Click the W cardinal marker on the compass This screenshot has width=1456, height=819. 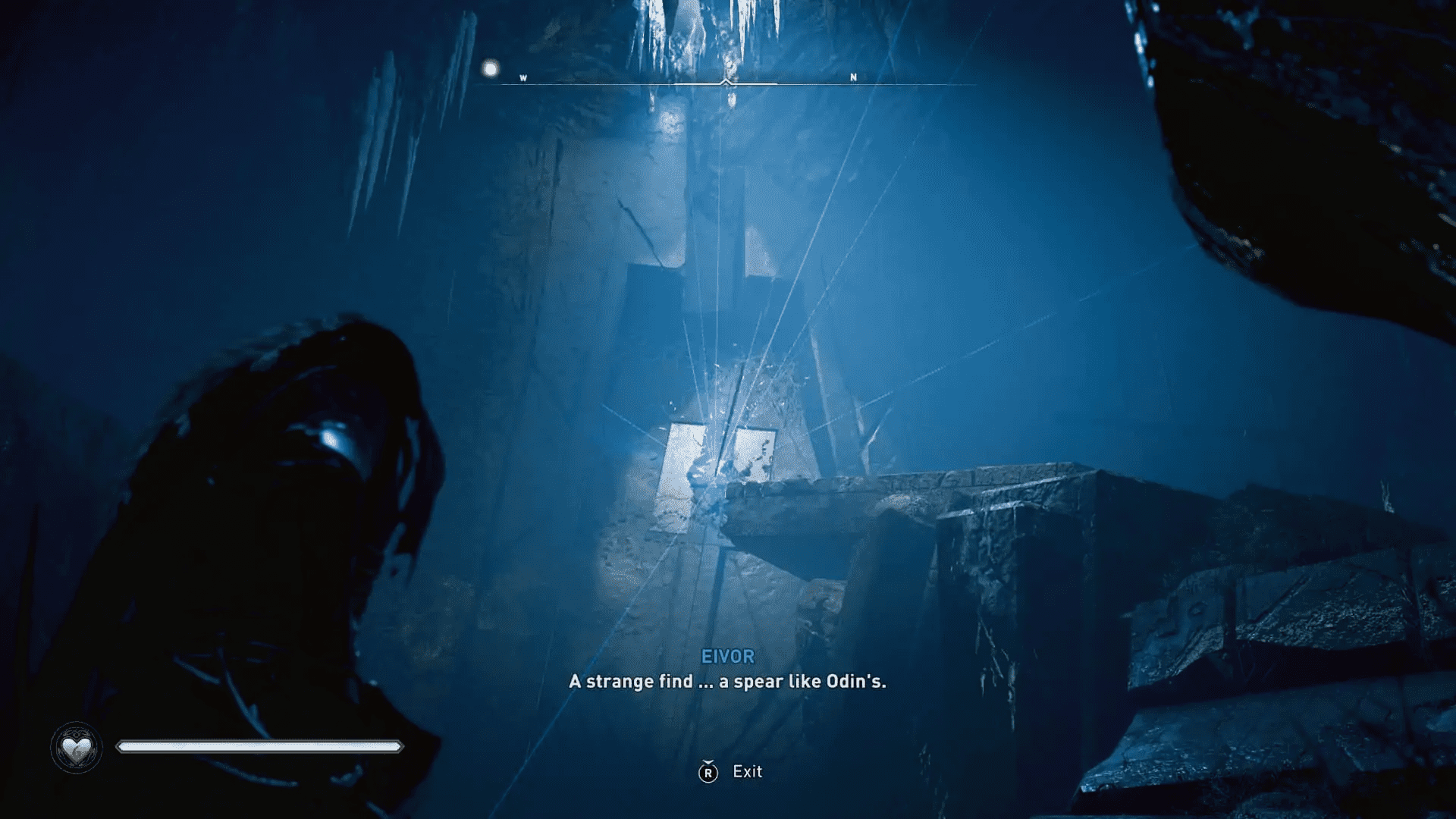pos(522,77)
